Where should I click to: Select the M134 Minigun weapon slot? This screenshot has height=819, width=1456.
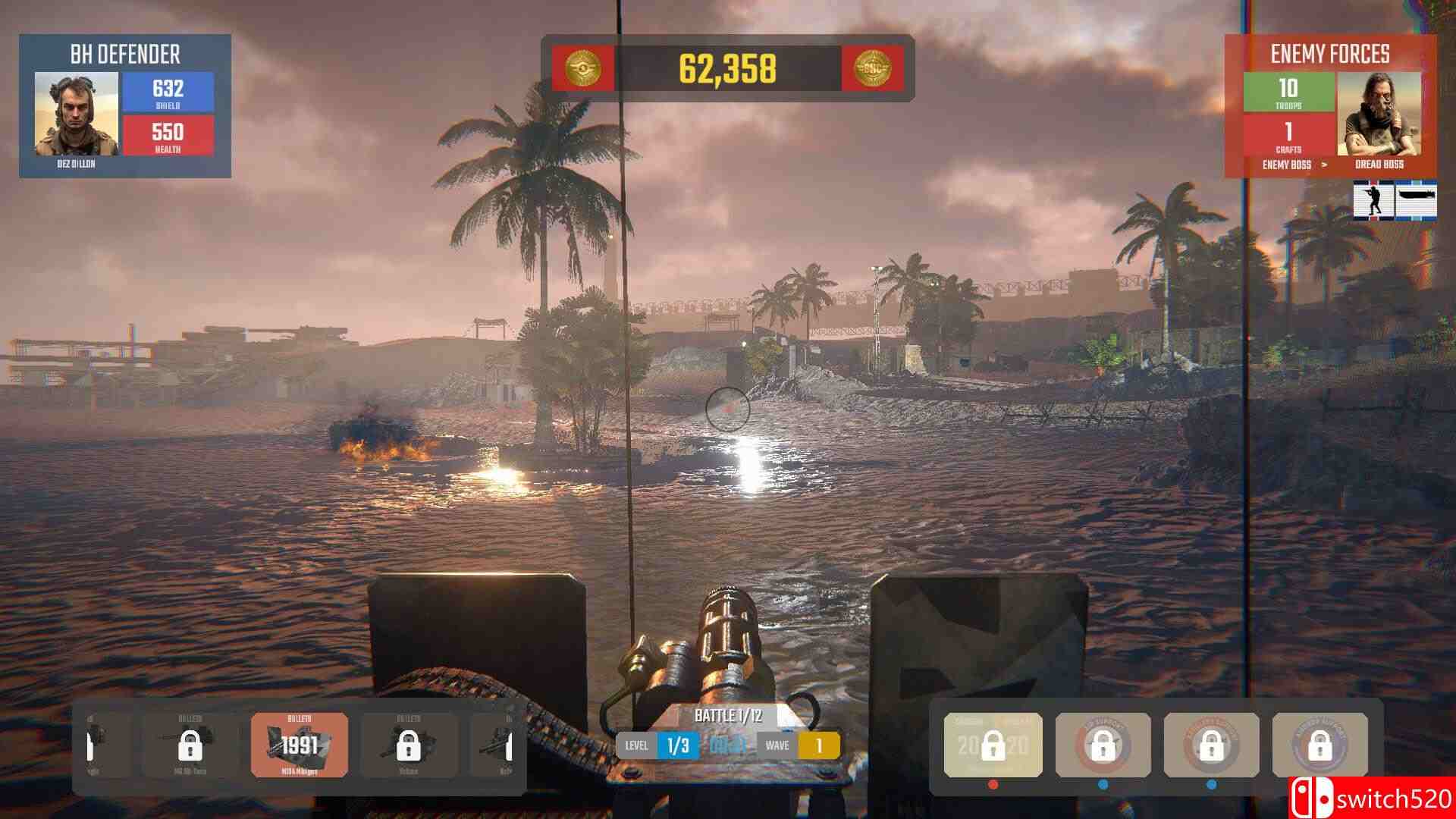pos(299,745)
